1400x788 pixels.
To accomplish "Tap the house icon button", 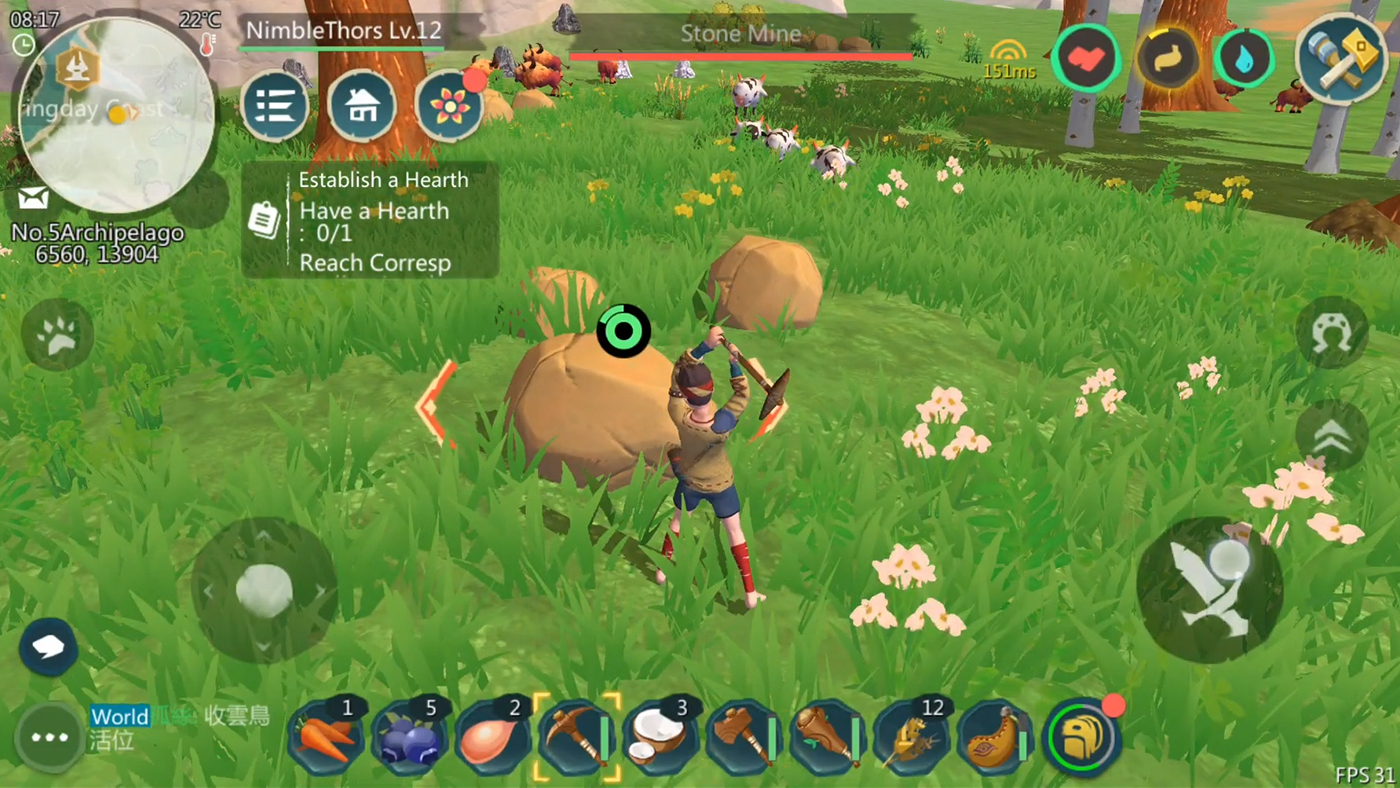I will coord(362,105).
